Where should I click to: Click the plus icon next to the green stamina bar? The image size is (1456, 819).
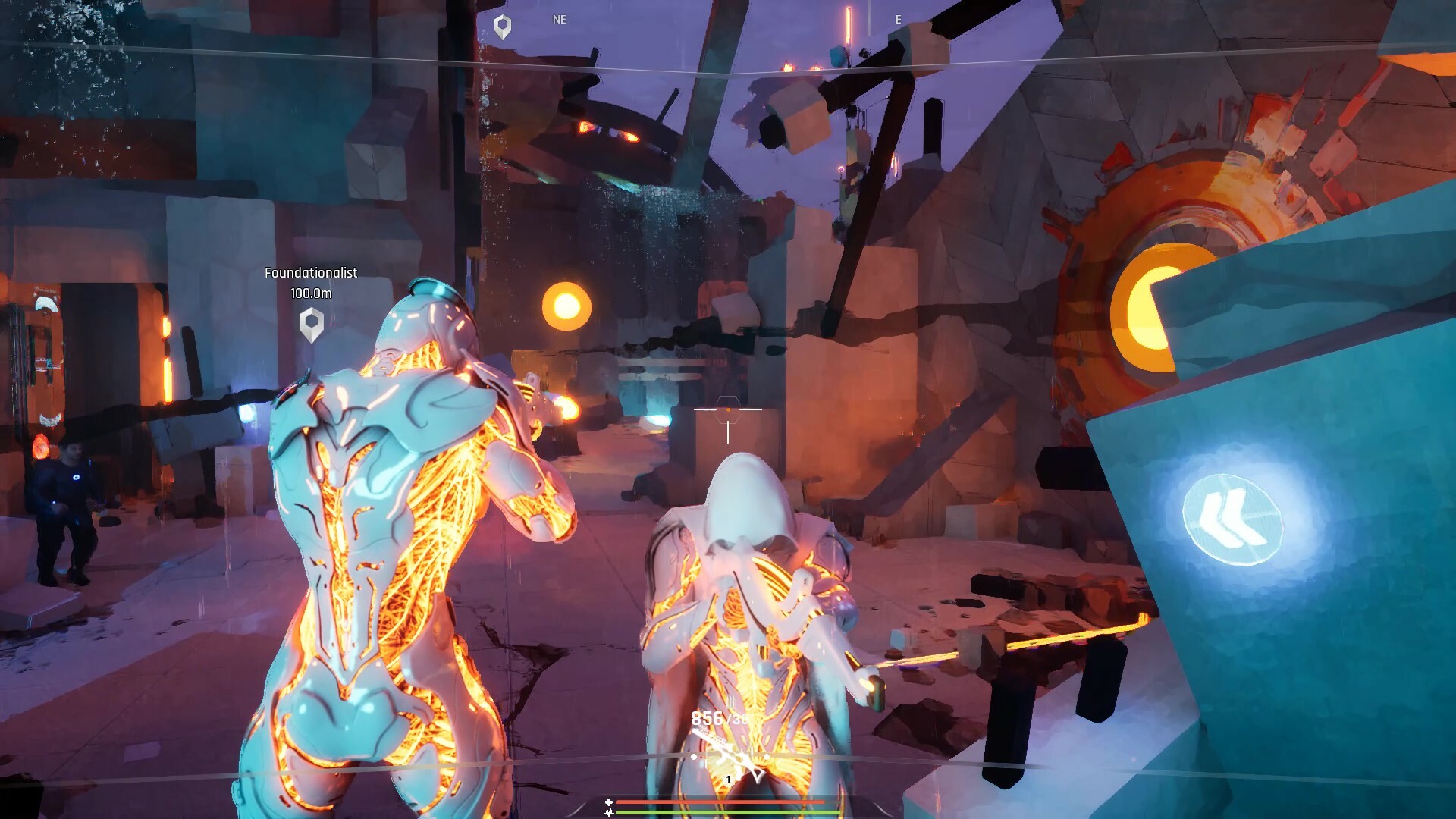click(609, 811)
